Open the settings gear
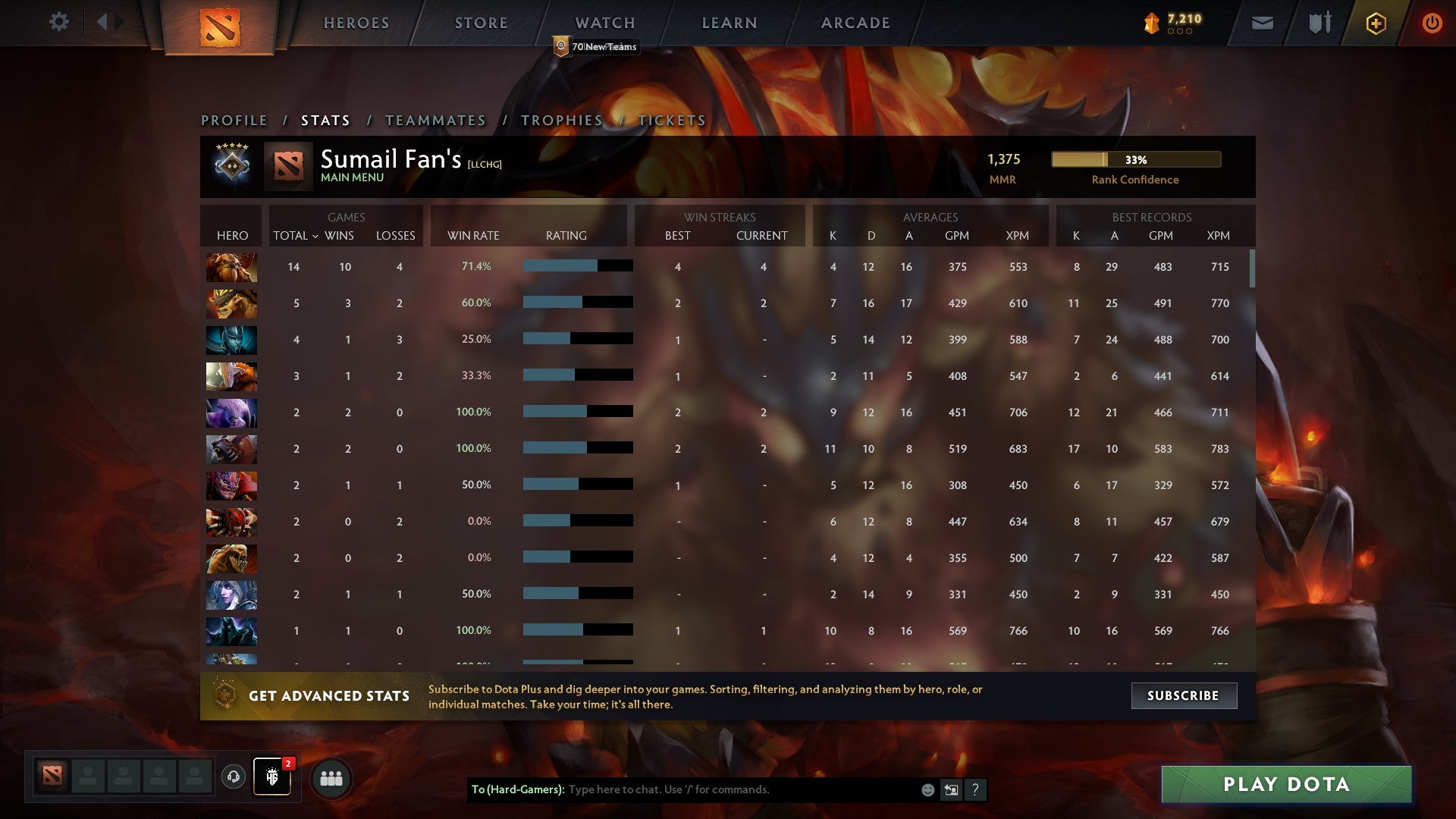The height and width of the screenshot is (819, 1456). point(59,23)
